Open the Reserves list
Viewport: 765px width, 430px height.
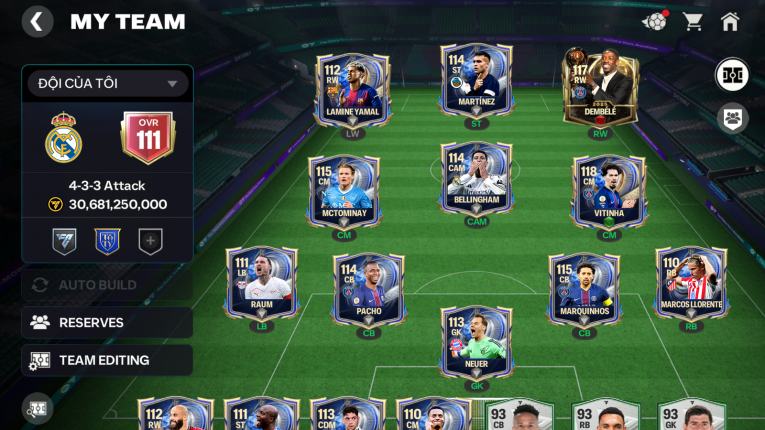107,322
